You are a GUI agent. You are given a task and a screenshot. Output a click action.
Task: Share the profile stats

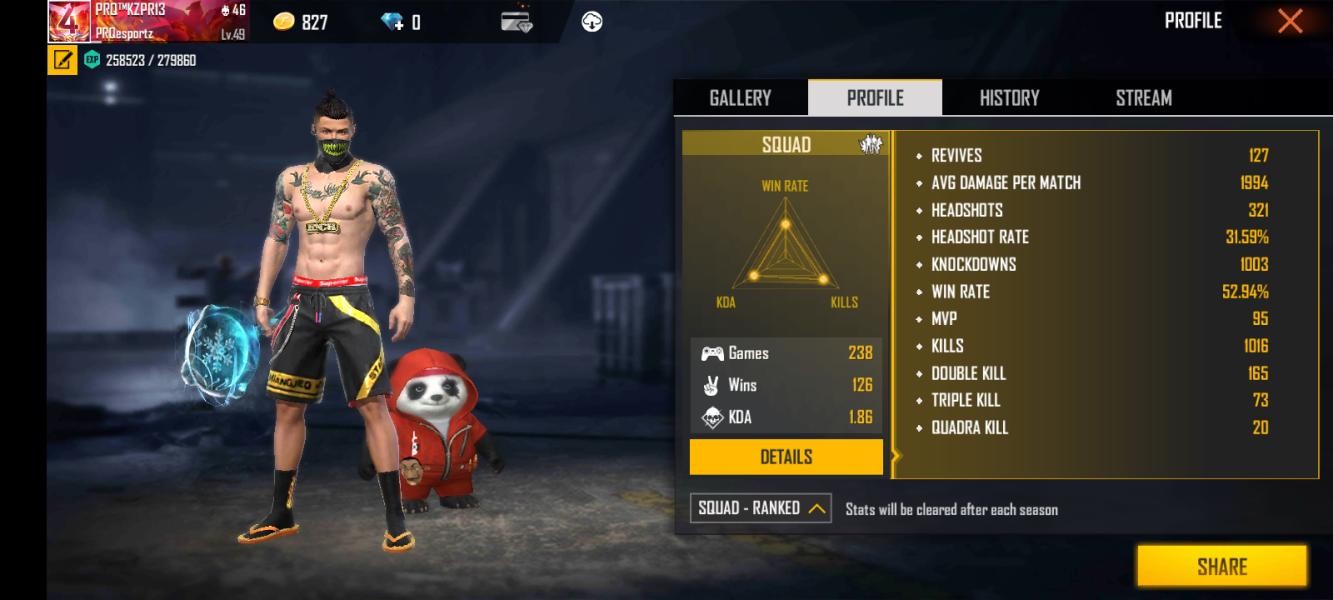coord(1221,566)
